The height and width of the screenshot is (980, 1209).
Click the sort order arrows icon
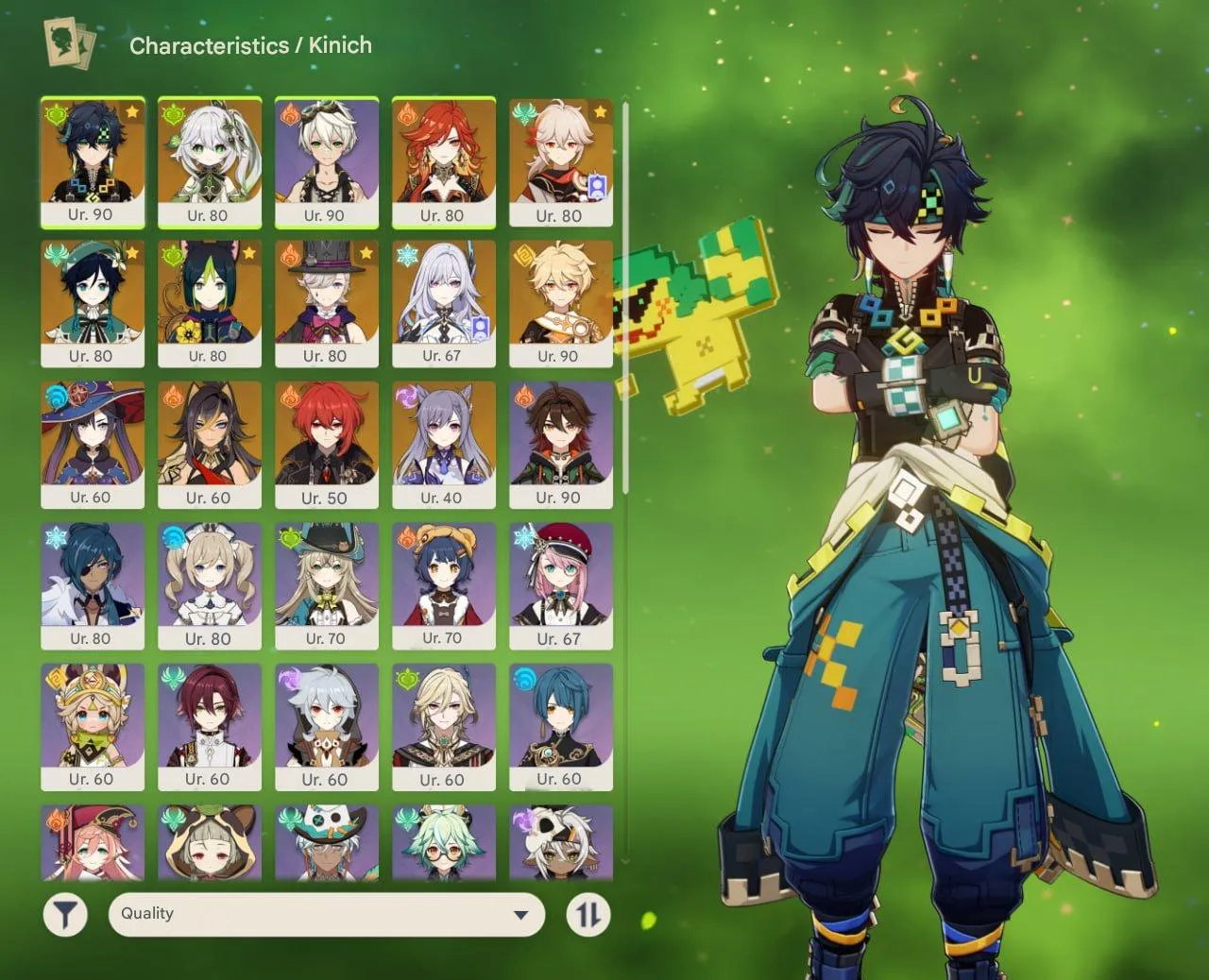(587, 913)
